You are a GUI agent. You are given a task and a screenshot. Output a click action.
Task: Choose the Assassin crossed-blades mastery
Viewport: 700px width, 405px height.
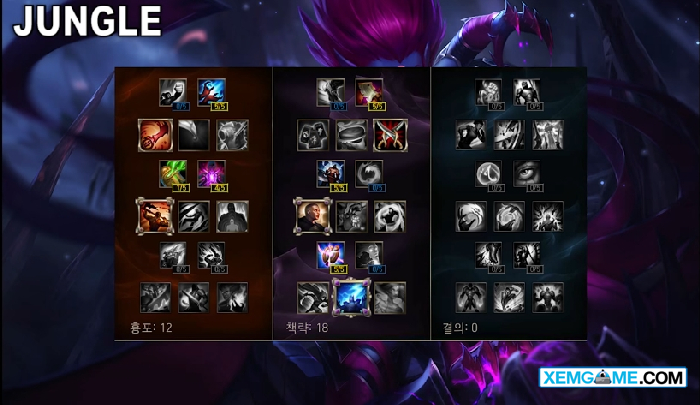(x=387, y=134)
